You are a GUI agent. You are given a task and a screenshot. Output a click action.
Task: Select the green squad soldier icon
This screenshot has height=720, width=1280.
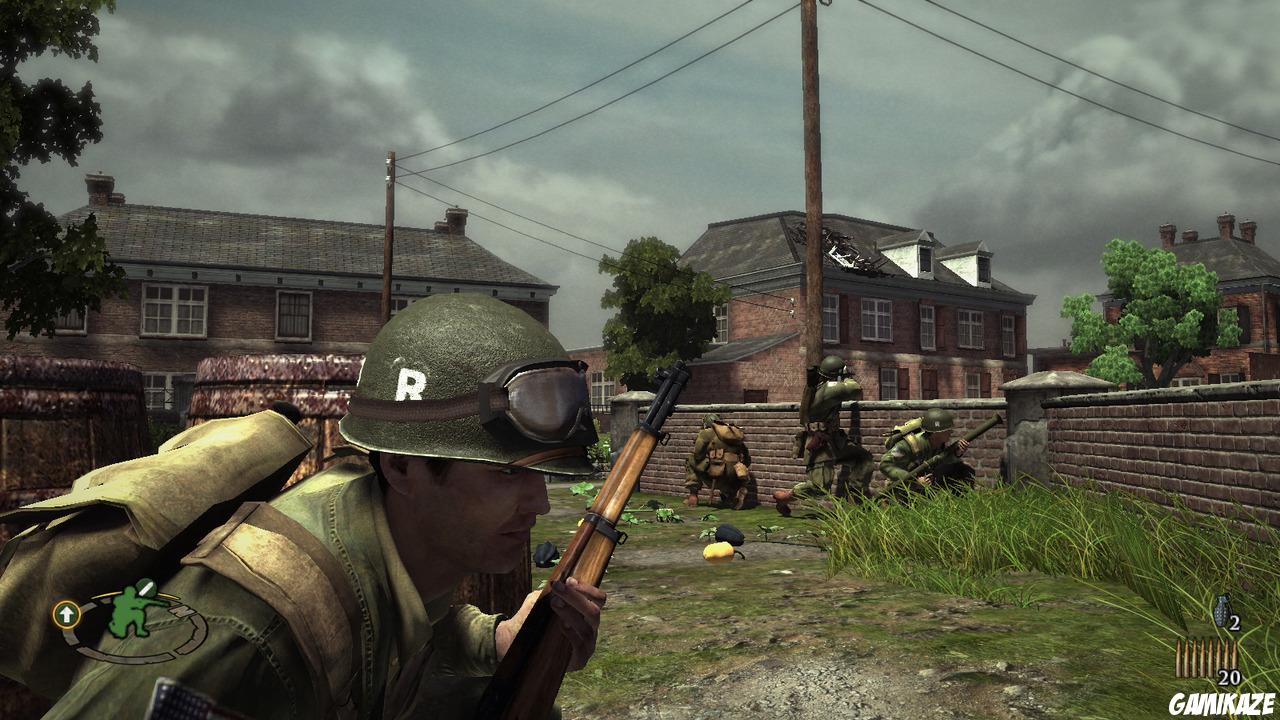tap(129, 613)
